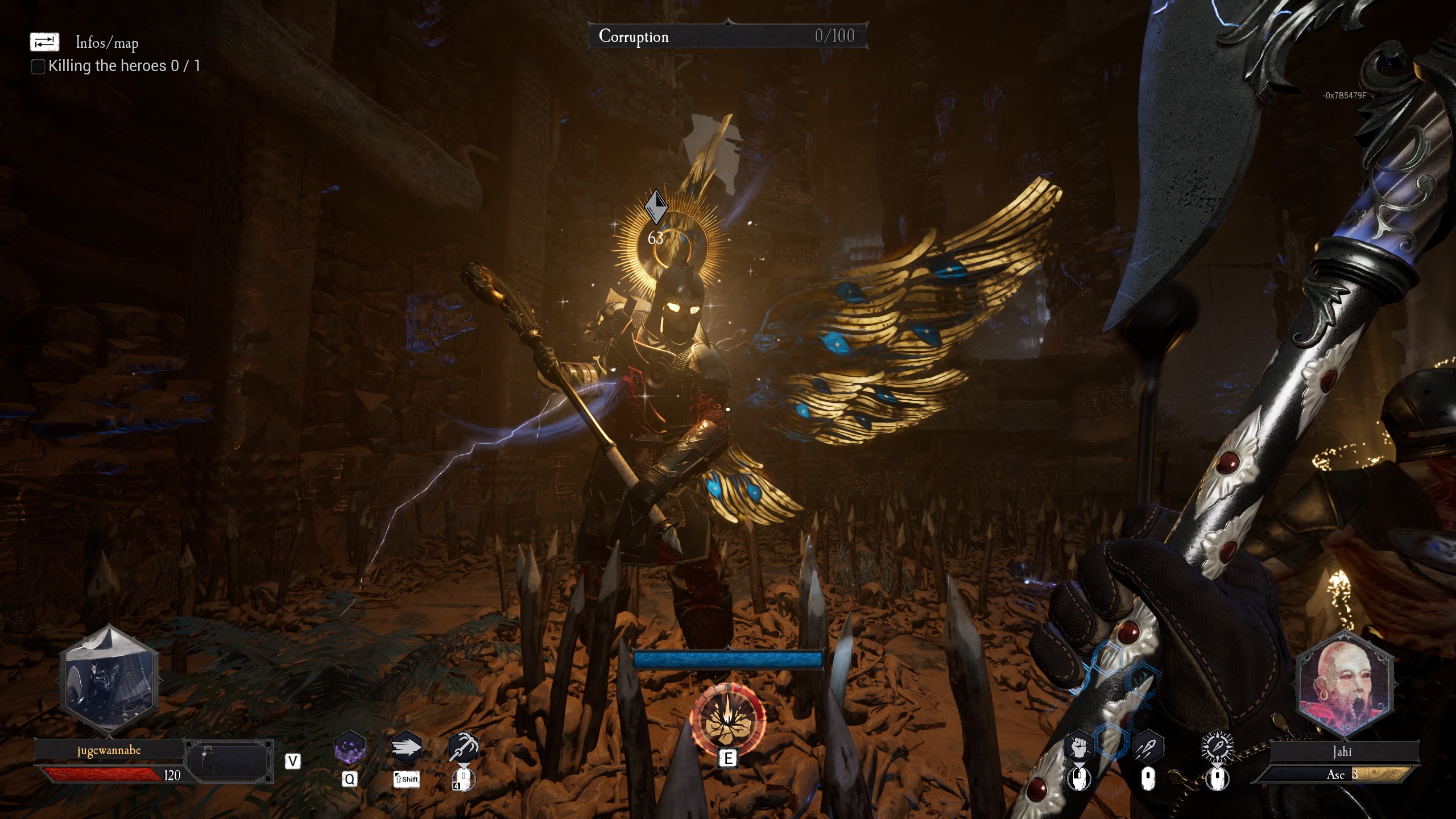Activate the fiery burst ultimate icon
This screenshot has height=819, width=1456.
click(727, 718)
